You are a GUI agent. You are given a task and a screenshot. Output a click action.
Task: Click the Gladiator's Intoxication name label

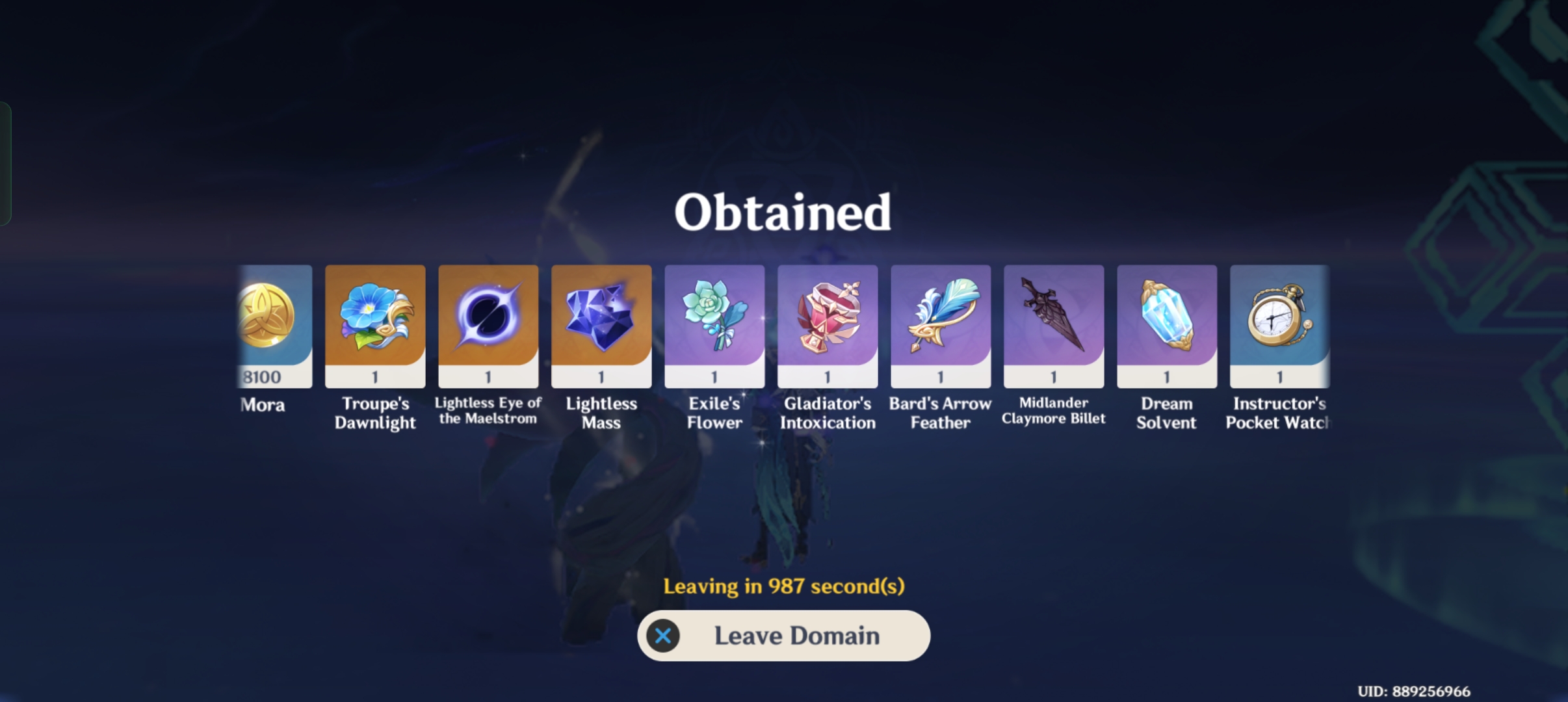tap(827, 413)
